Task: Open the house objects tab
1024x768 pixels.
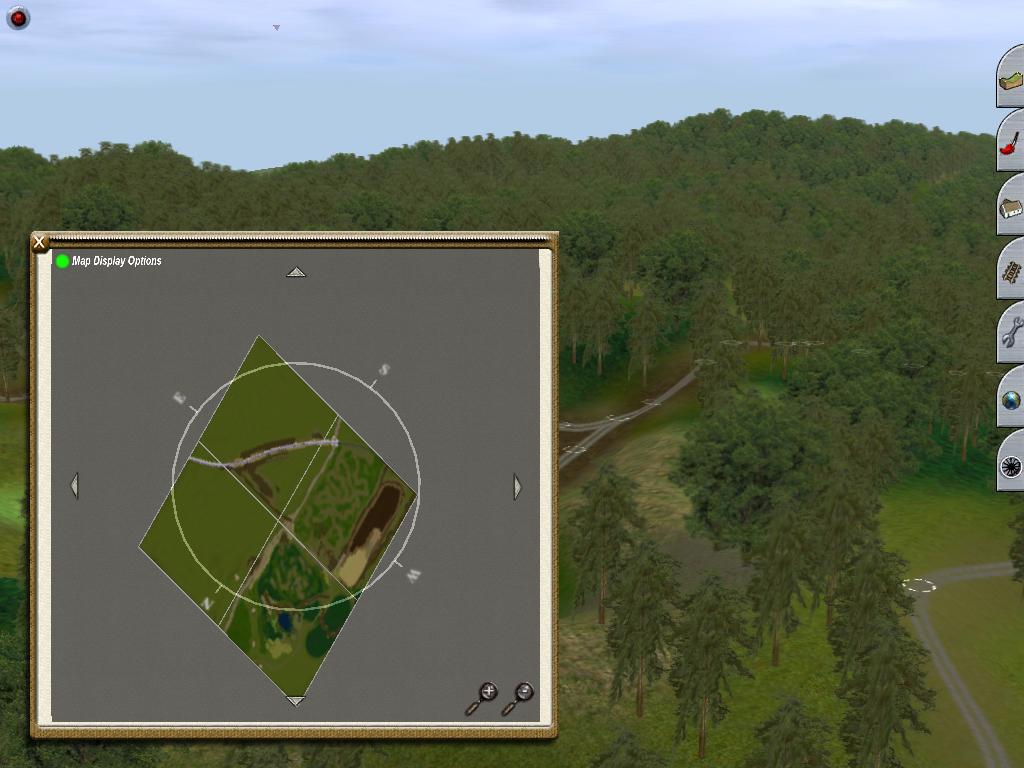Action: (x=1011, y=207)
